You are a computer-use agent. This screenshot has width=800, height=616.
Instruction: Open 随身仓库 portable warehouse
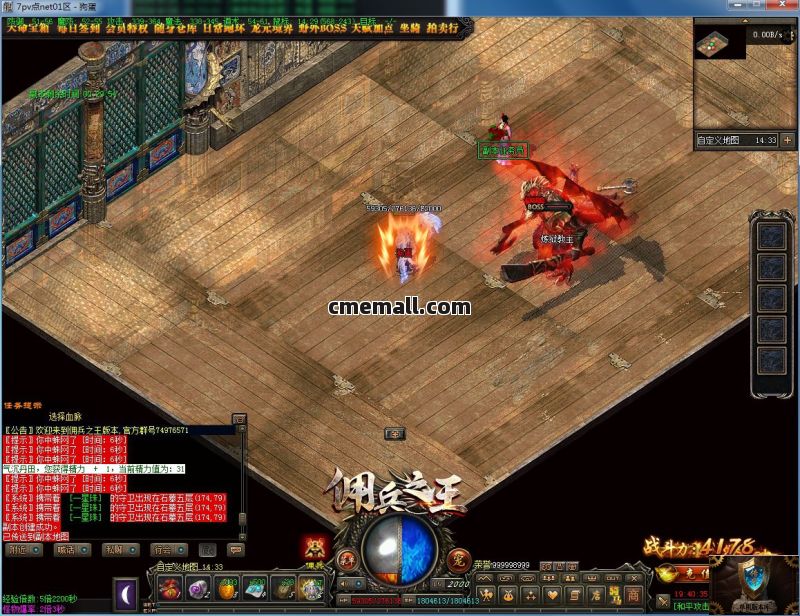pyautogui.click(x=176, y=28)
